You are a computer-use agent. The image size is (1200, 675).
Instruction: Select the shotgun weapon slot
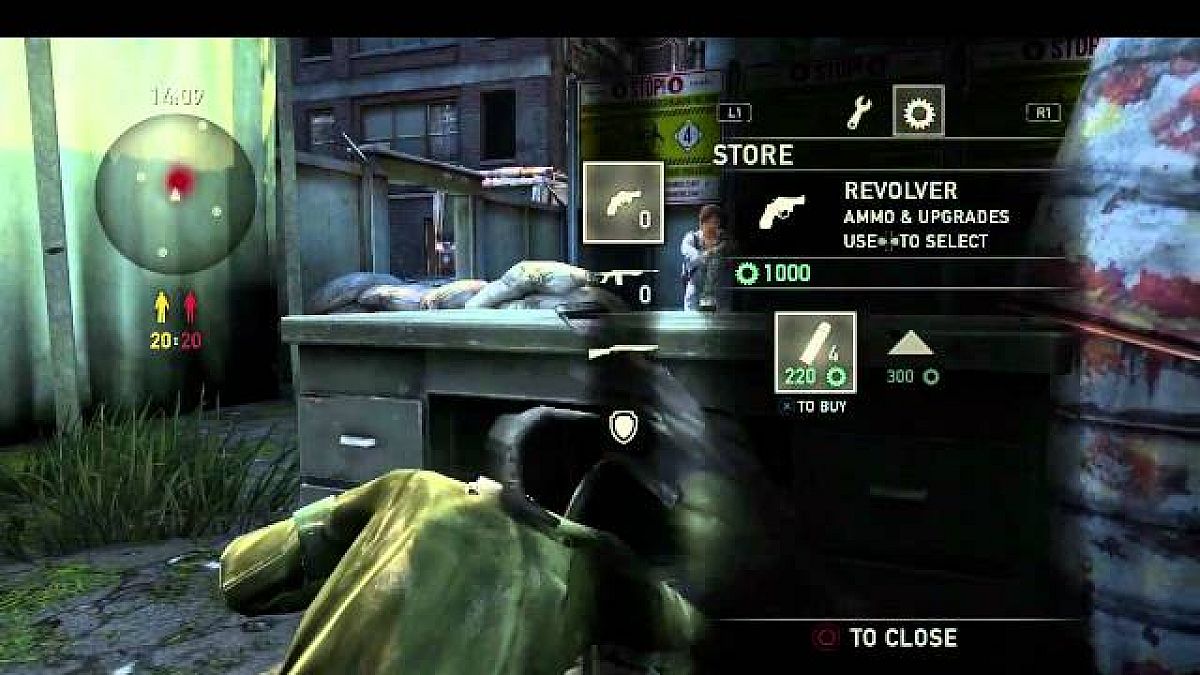click(623, 350)
